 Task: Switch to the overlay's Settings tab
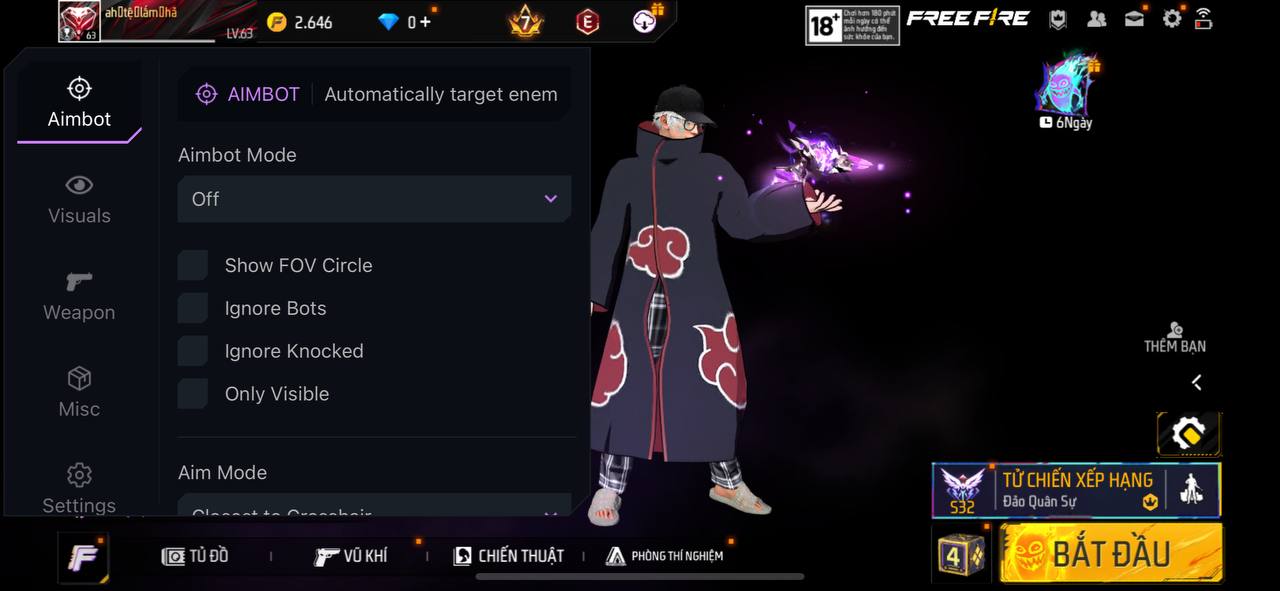point(79,488)
